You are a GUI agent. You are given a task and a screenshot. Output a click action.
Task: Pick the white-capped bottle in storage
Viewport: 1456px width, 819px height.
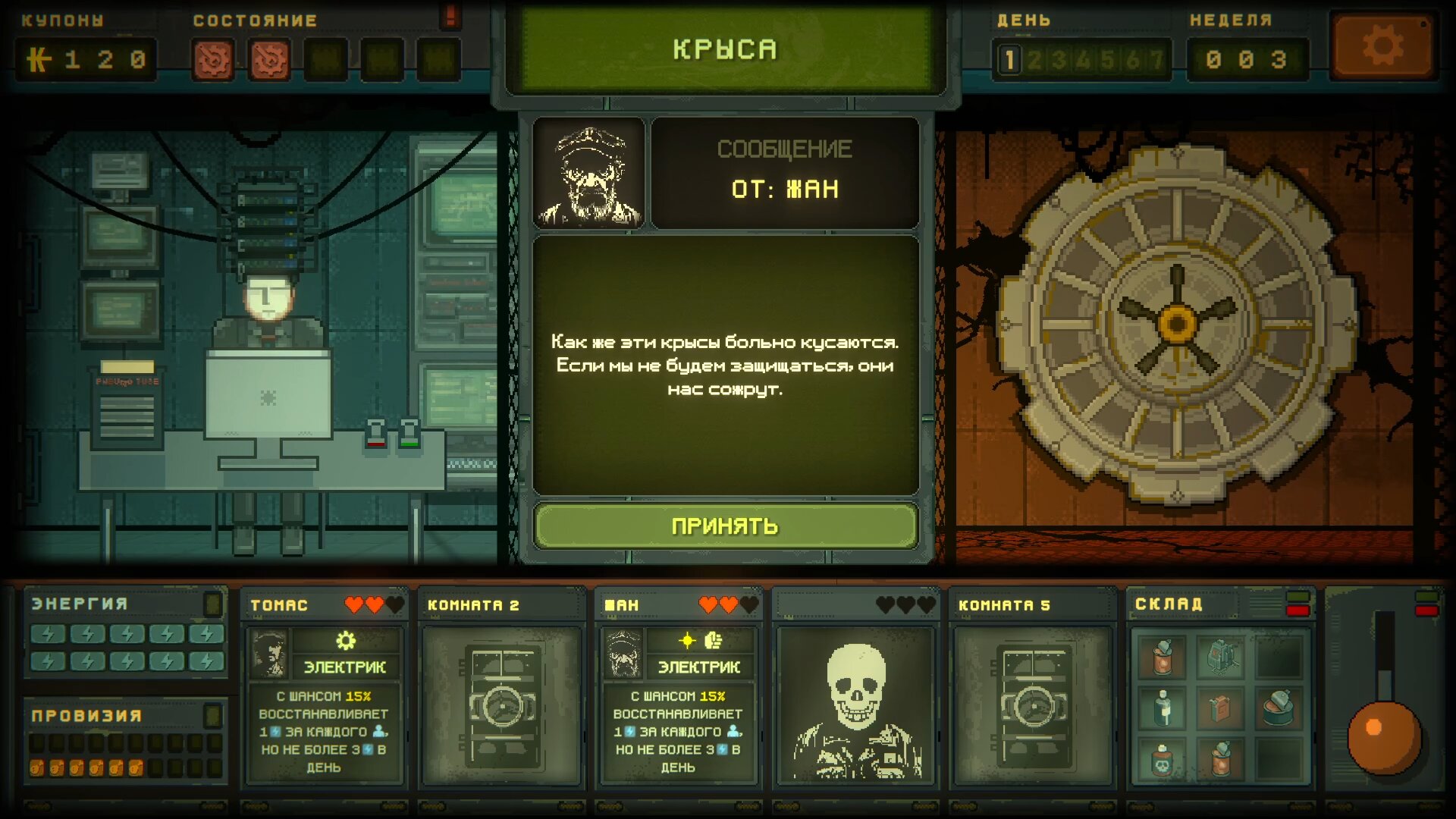click(x=1162, y=708)
